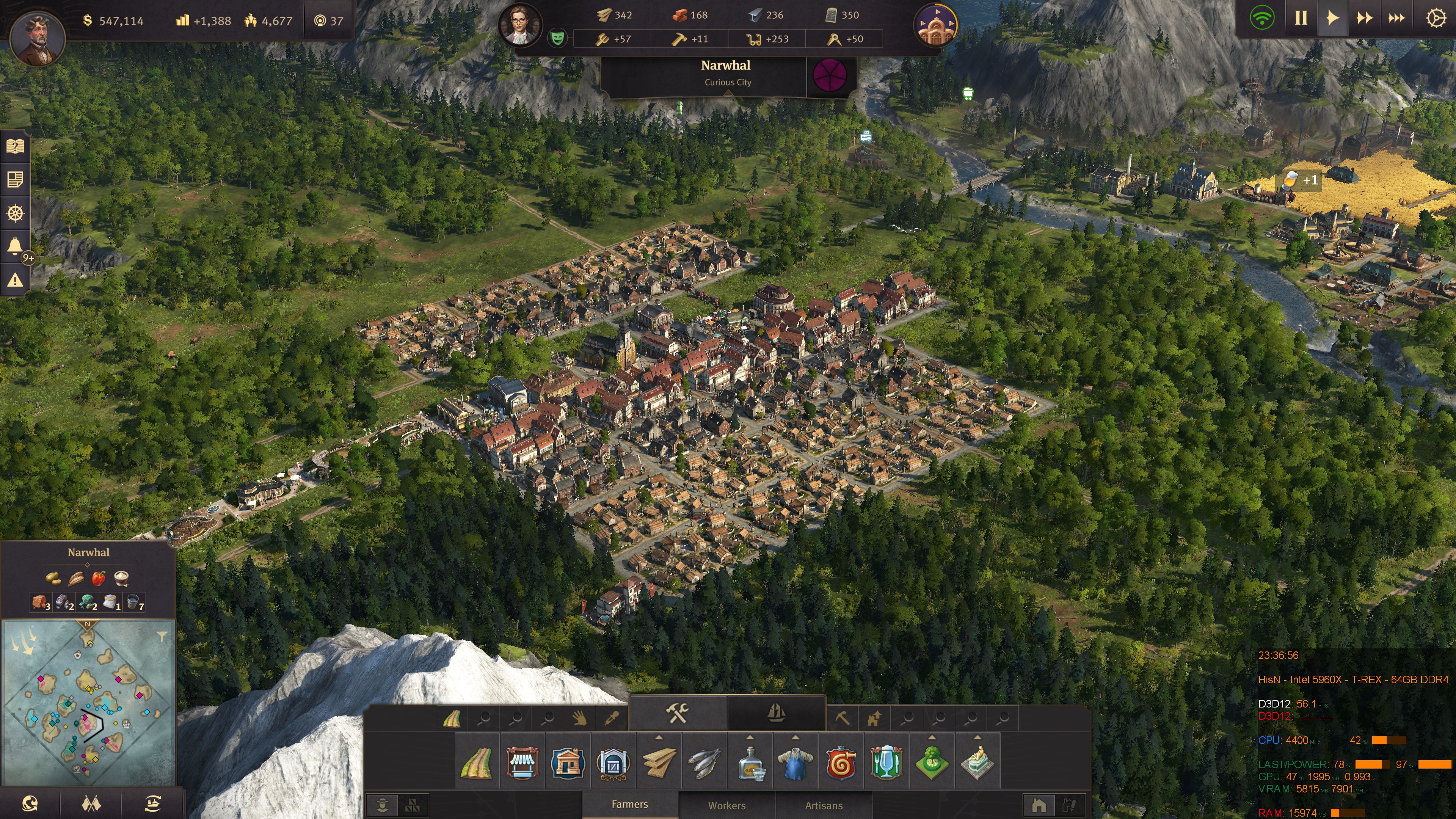The height and width of the screenshot is (819, 1456).
Task: Switch to the Artisans tab
Action: pos(824,805)
